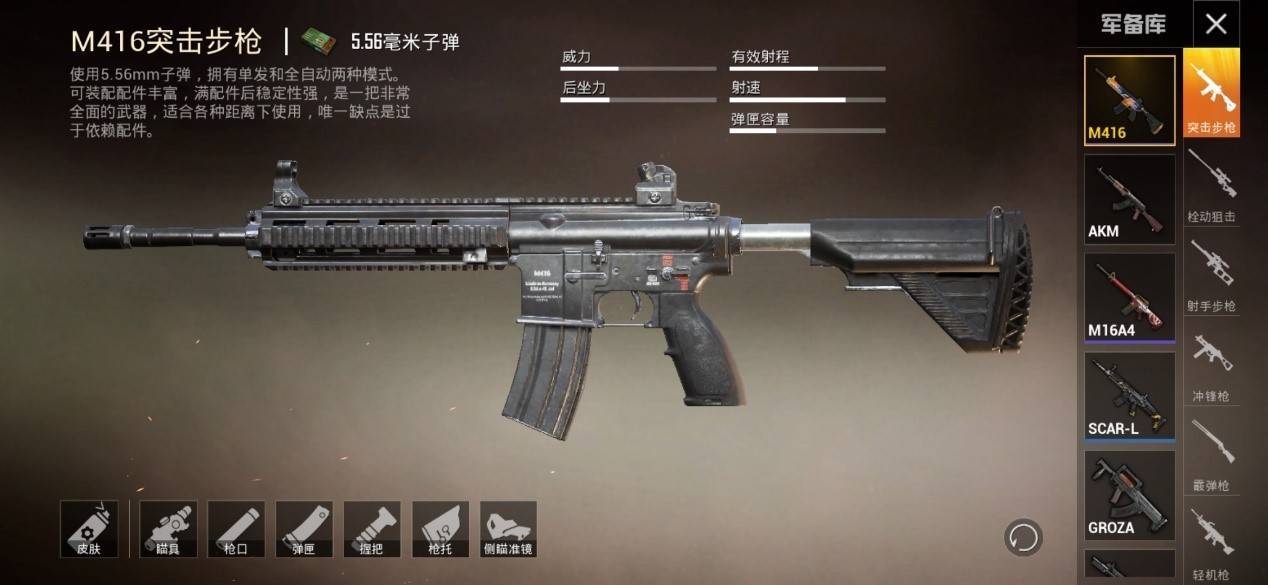Choose the AKM from the weapon list

click(1130, 199)
